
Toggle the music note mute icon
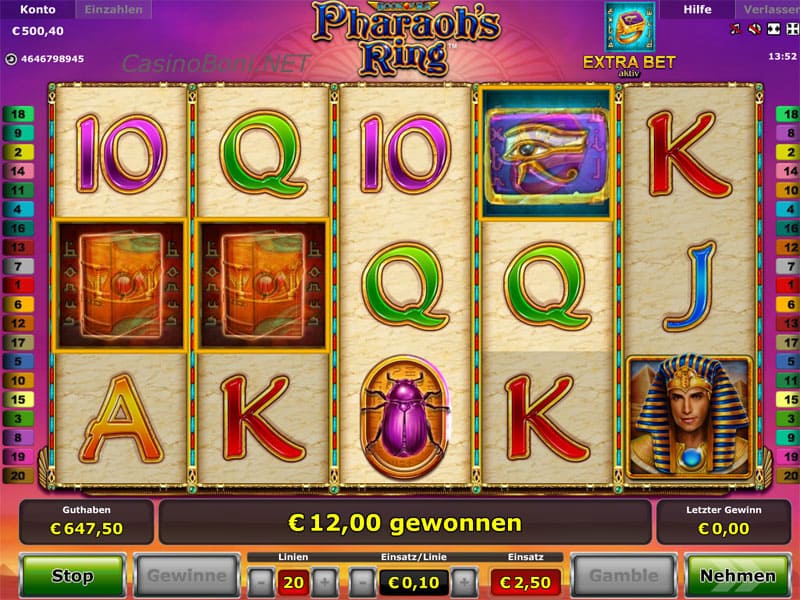click(x=737, y=31)
